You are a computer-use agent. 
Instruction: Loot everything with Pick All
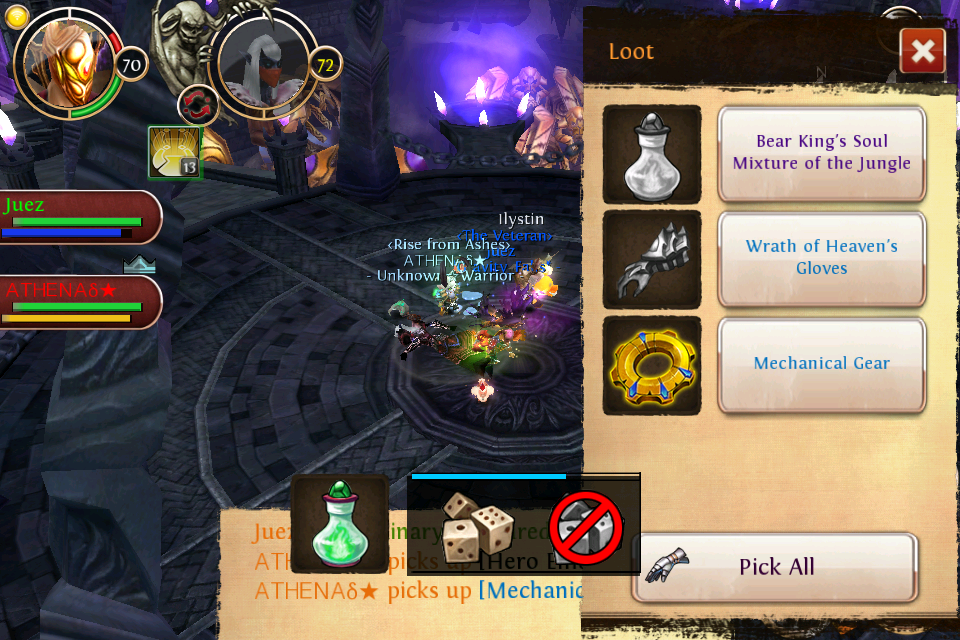(775, 567)
